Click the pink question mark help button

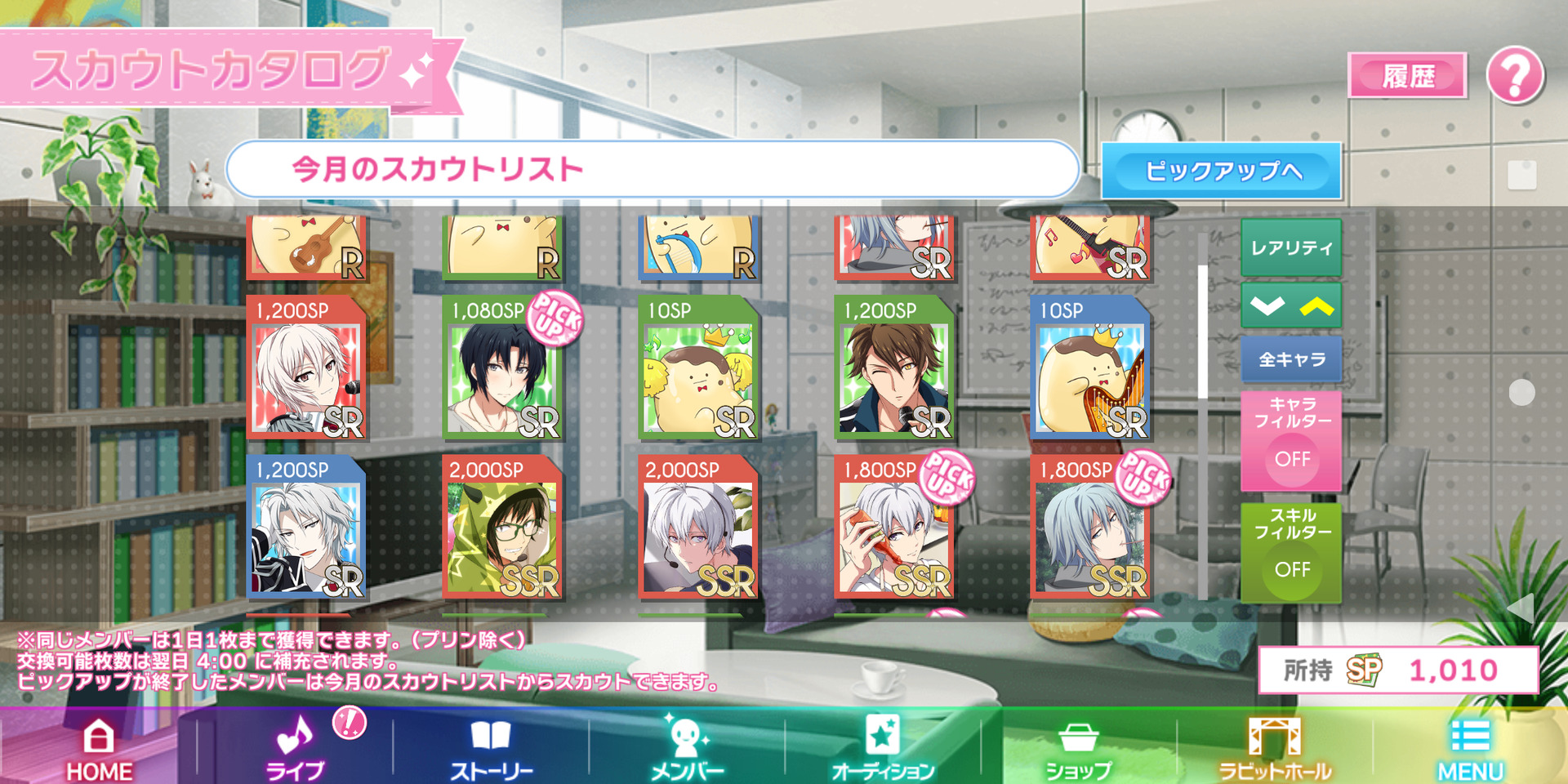pos(1515,75)
